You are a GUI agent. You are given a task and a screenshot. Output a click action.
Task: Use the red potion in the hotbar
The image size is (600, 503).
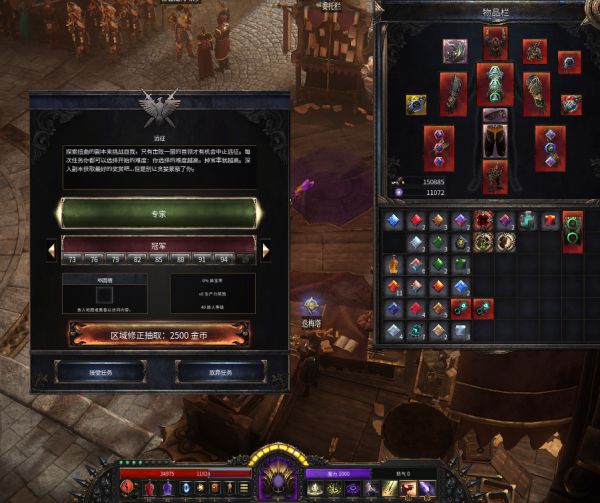(x=150, y=487)
